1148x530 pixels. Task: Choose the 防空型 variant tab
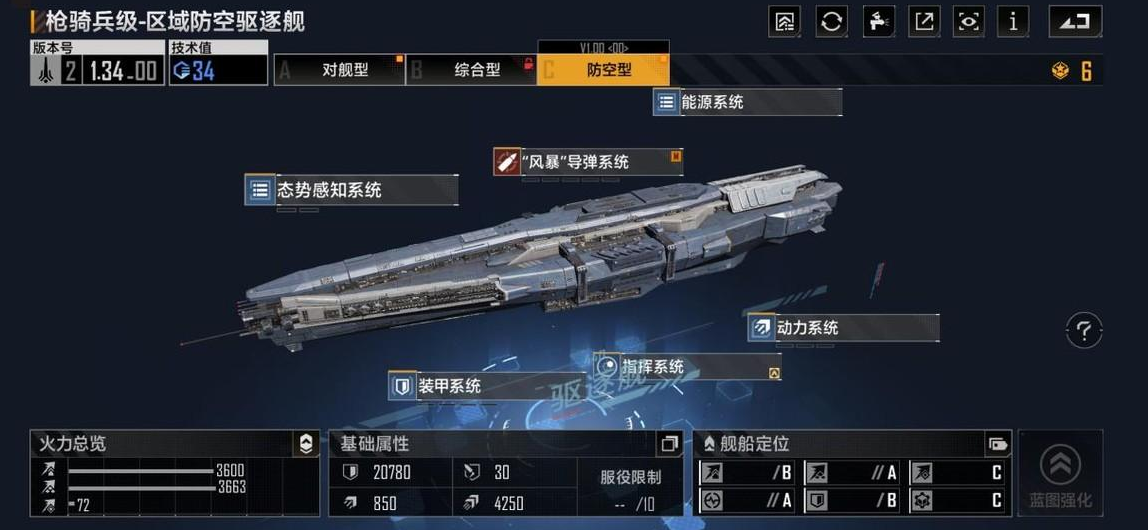604,70
